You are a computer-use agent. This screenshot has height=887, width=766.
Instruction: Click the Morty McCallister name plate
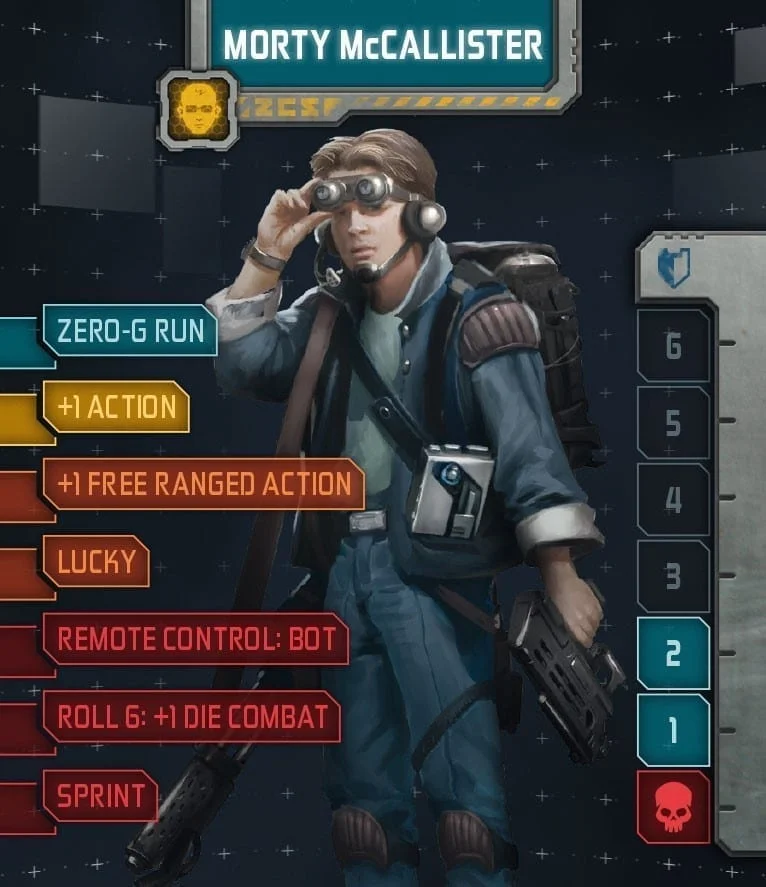point(383,45)
